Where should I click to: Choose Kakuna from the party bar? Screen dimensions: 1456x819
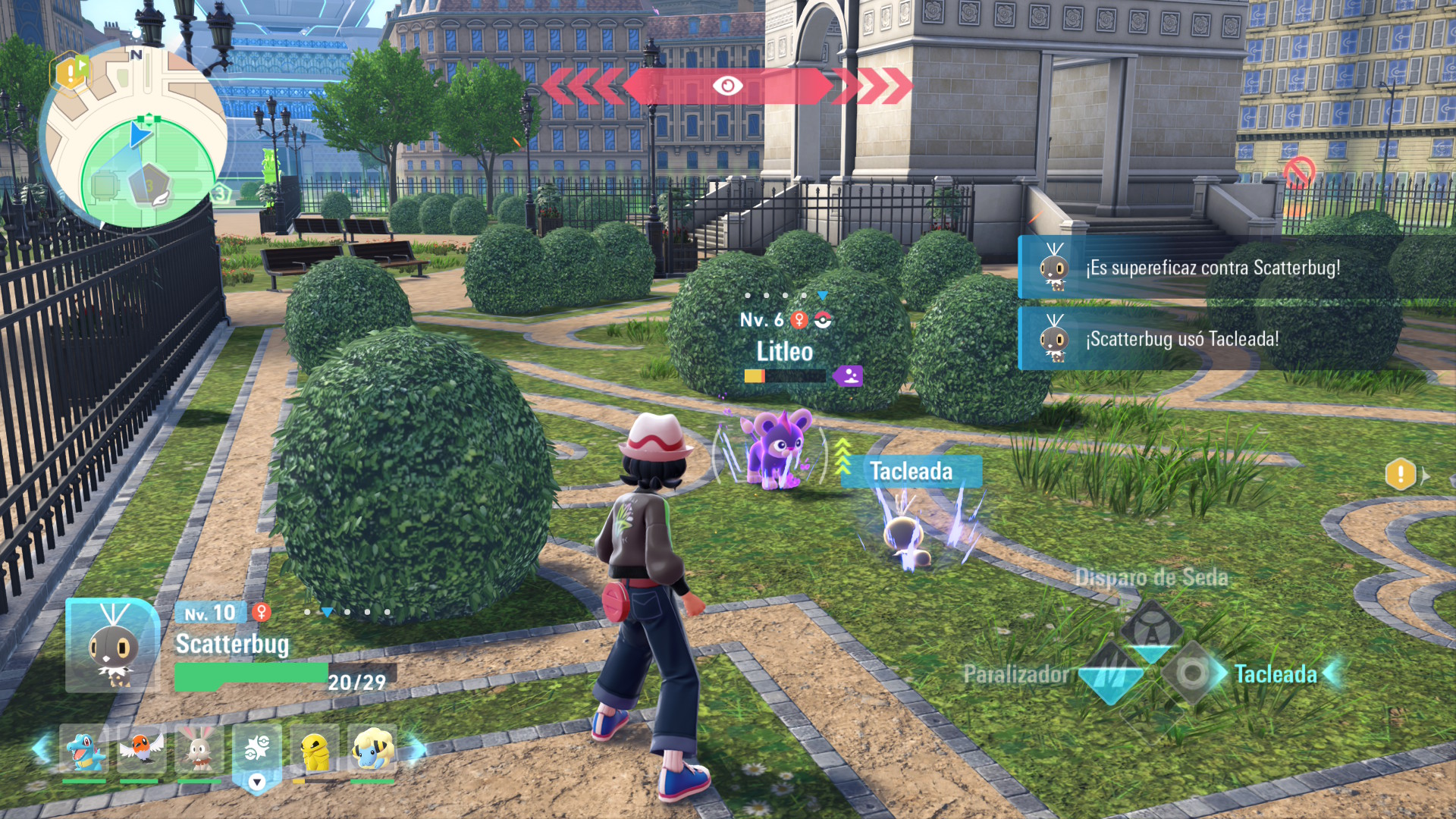pos(314,749)
